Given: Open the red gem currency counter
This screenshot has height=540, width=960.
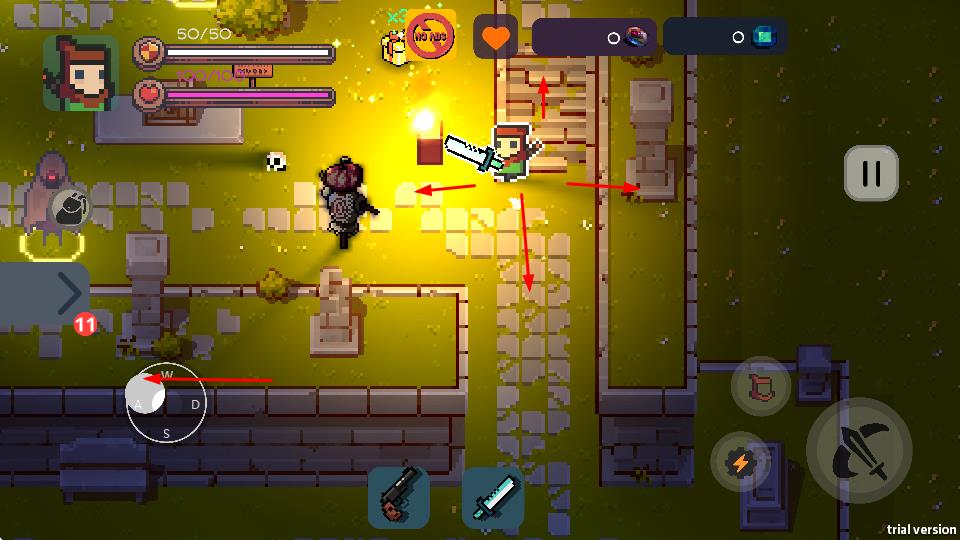Looking at the screenshot, I should [x=594, y=37].
